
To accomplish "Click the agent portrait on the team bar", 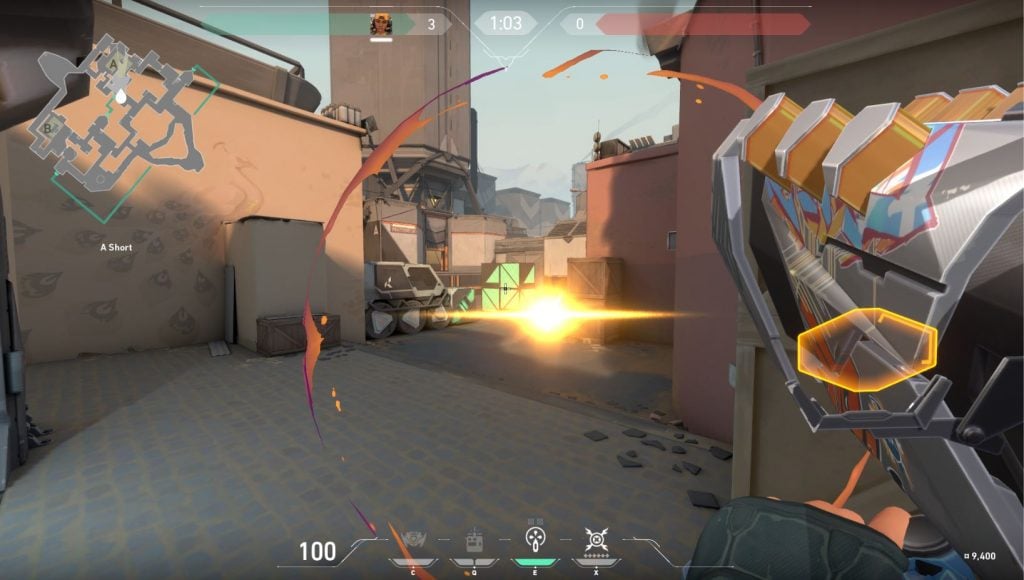I will (381, 24).
